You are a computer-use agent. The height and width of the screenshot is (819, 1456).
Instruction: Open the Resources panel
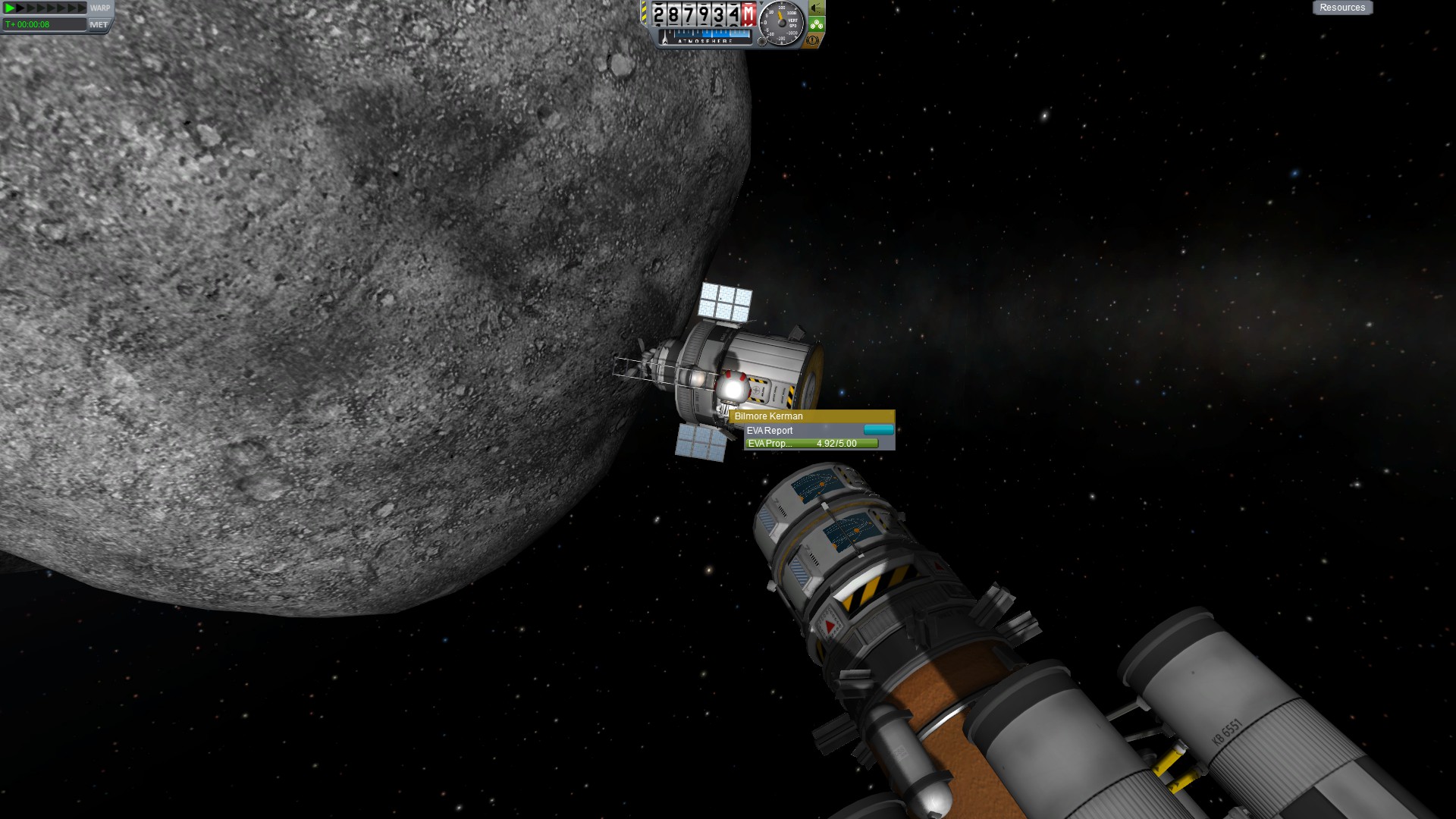[1341, 8]
